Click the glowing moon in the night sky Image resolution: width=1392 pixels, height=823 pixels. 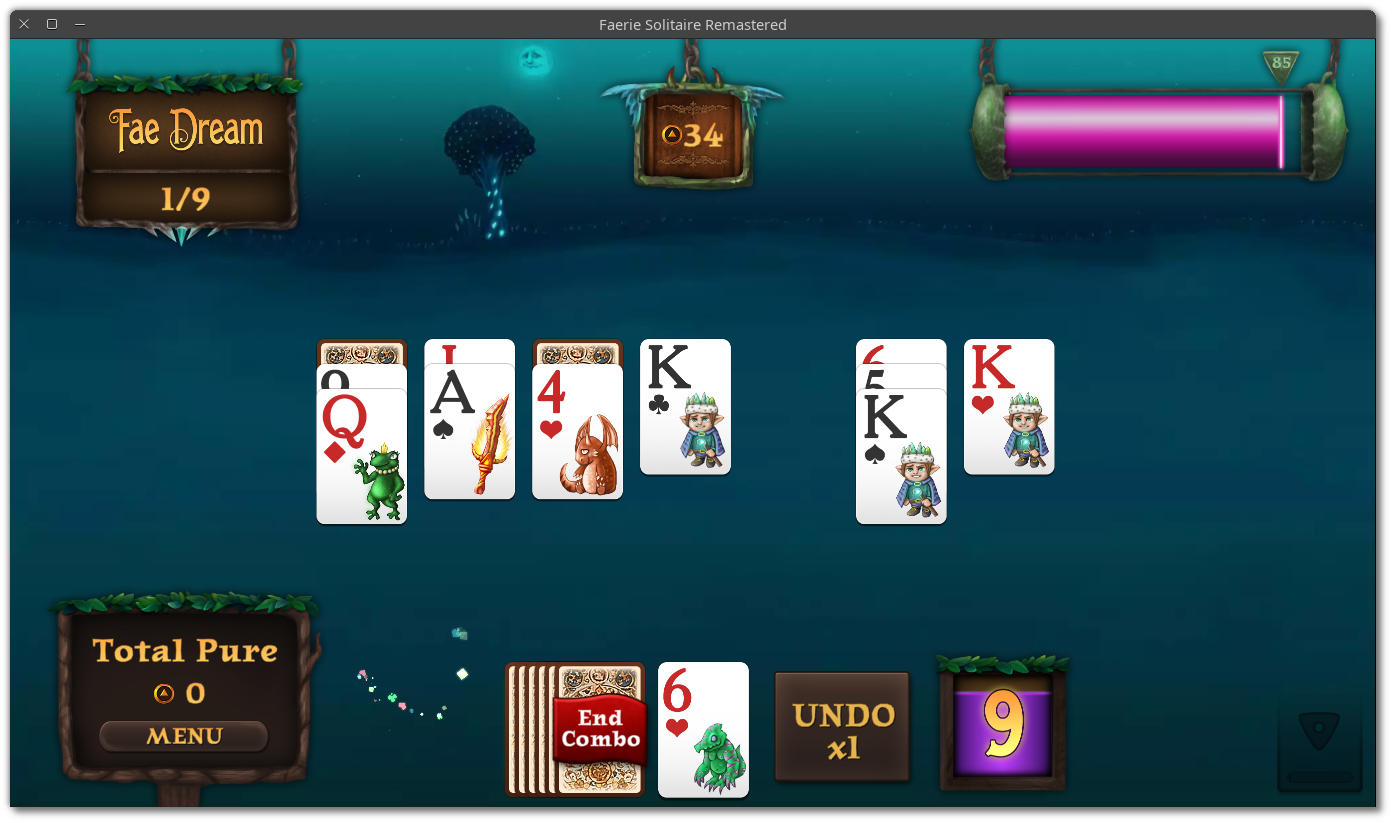533,60
